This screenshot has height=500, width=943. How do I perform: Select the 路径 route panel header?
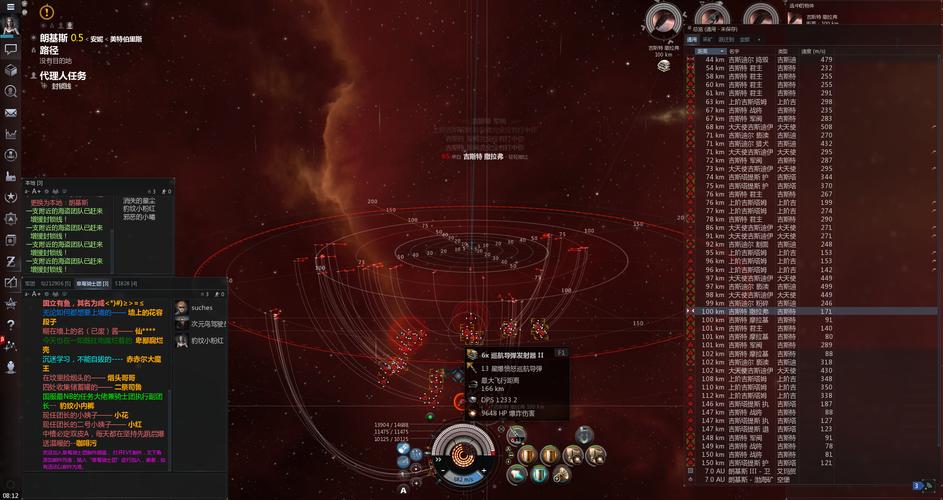tap(50, 49)
